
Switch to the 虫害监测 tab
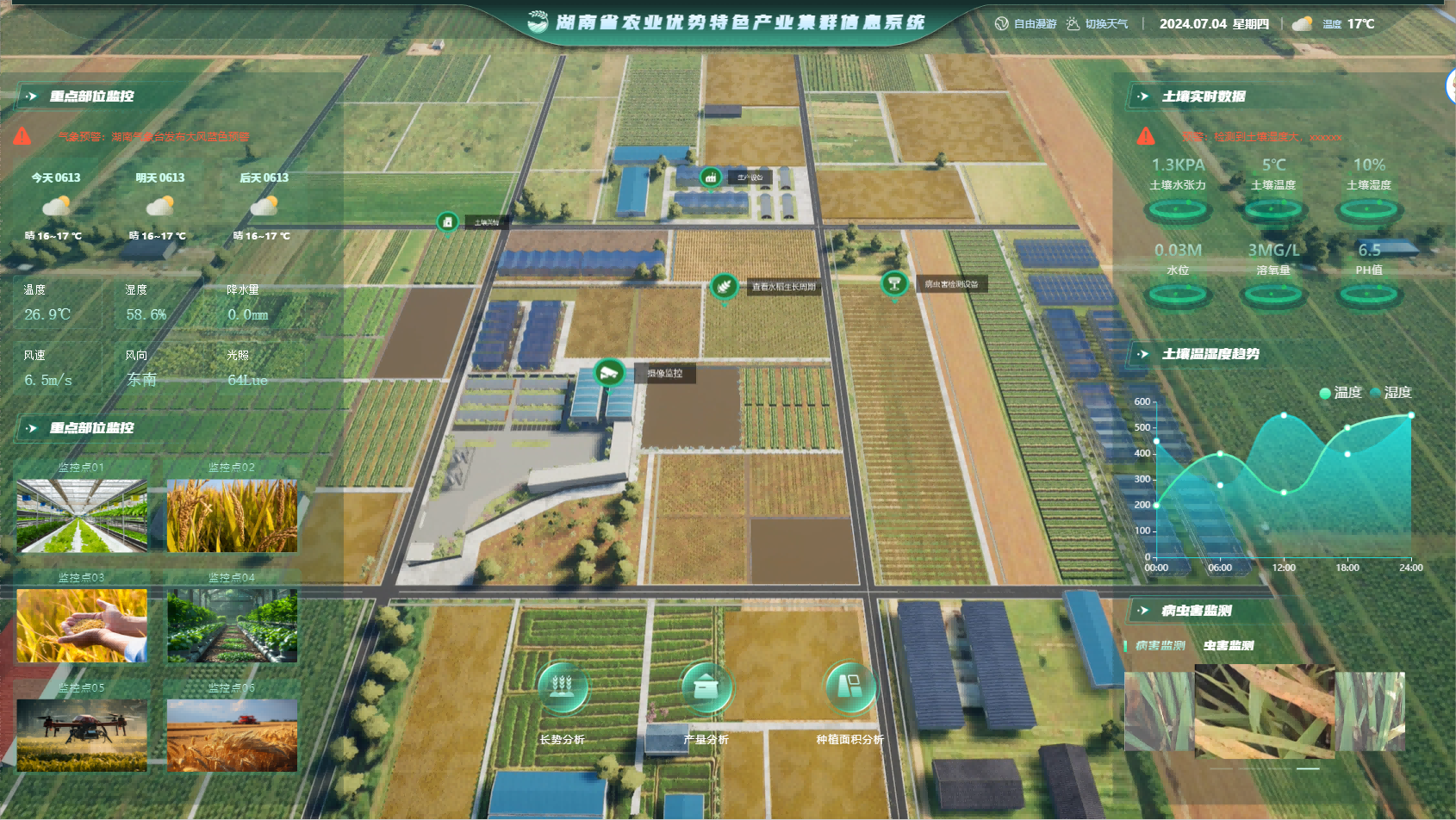coord(1229,645)
